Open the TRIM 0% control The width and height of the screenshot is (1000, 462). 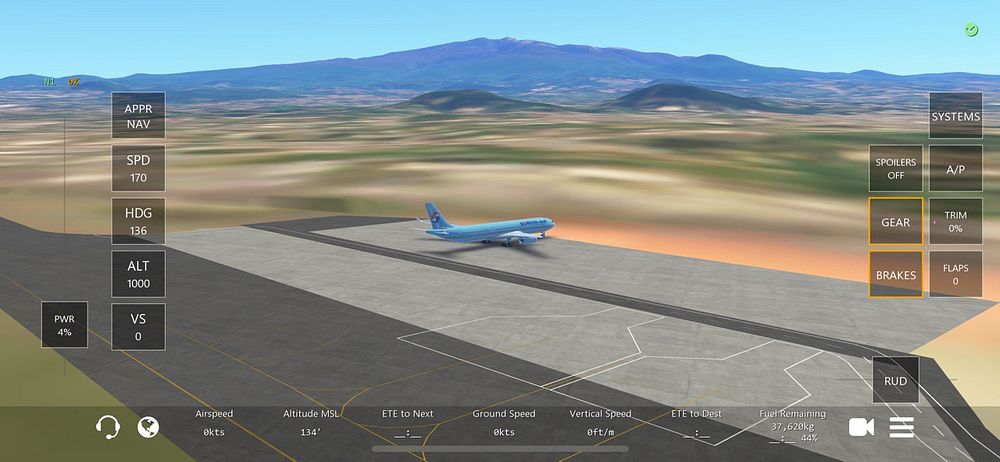955,222
